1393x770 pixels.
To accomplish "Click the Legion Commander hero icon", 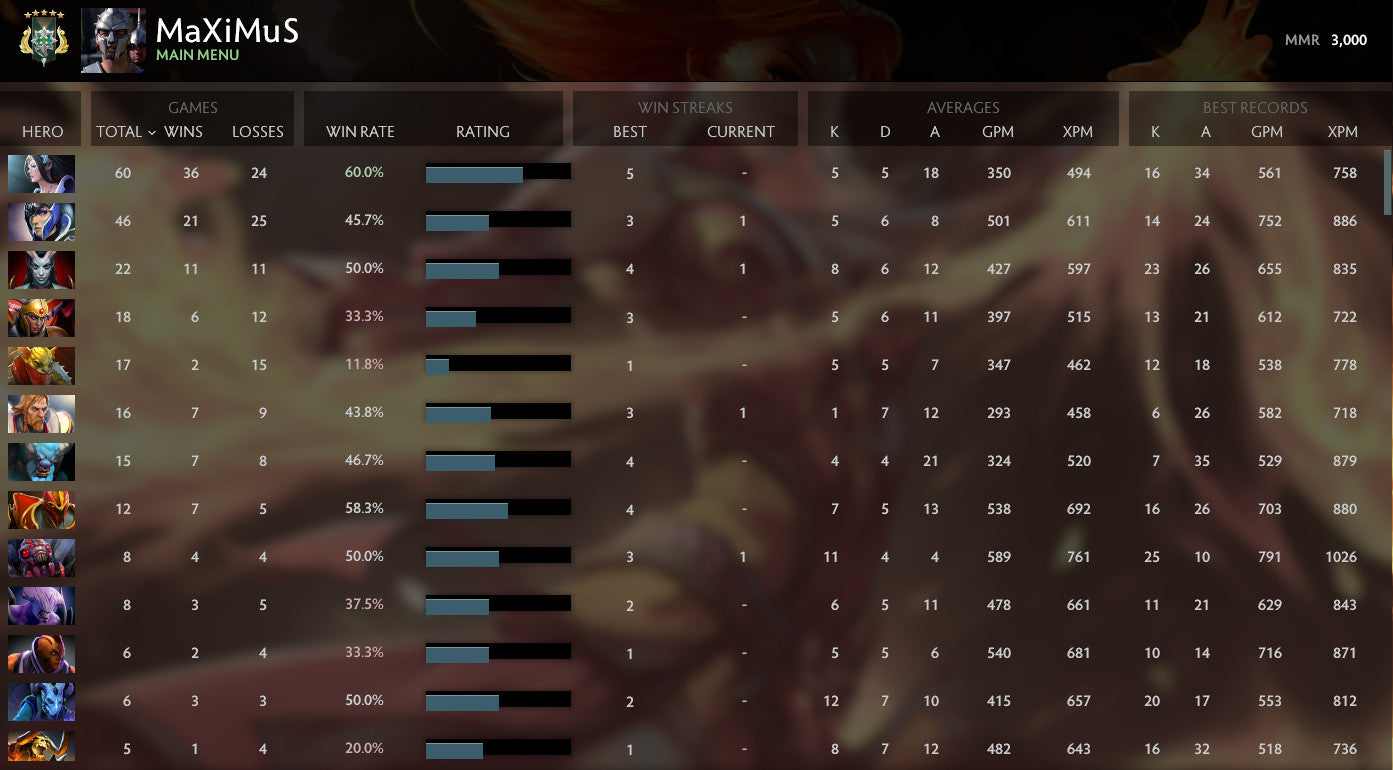I will point(41,317).
